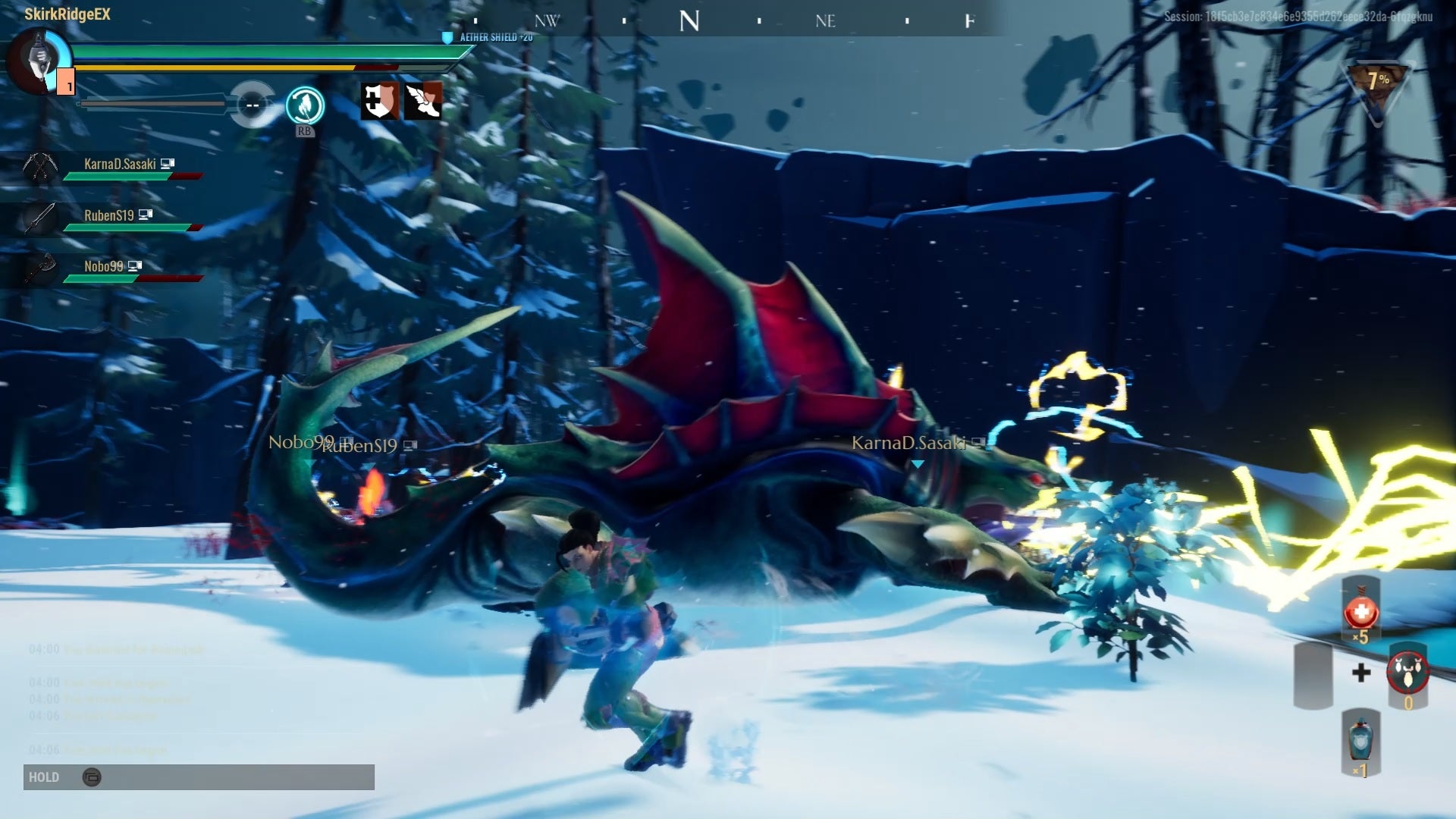Select the winged boot speed buff icon
The width and height of the screenshot is (1456, 819).
pyautogui.click(x=425, y=102)
